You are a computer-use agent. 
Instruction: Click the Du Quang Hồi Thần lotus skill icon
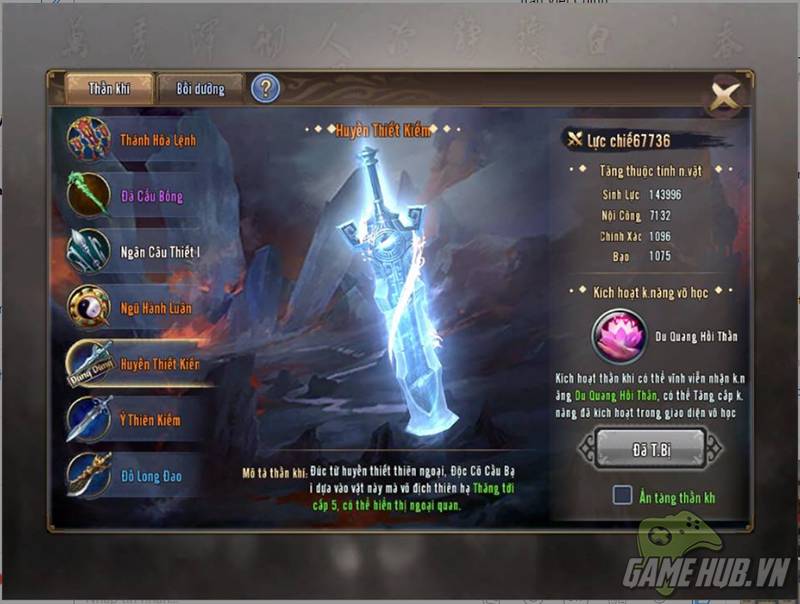(x=621, y=336)
